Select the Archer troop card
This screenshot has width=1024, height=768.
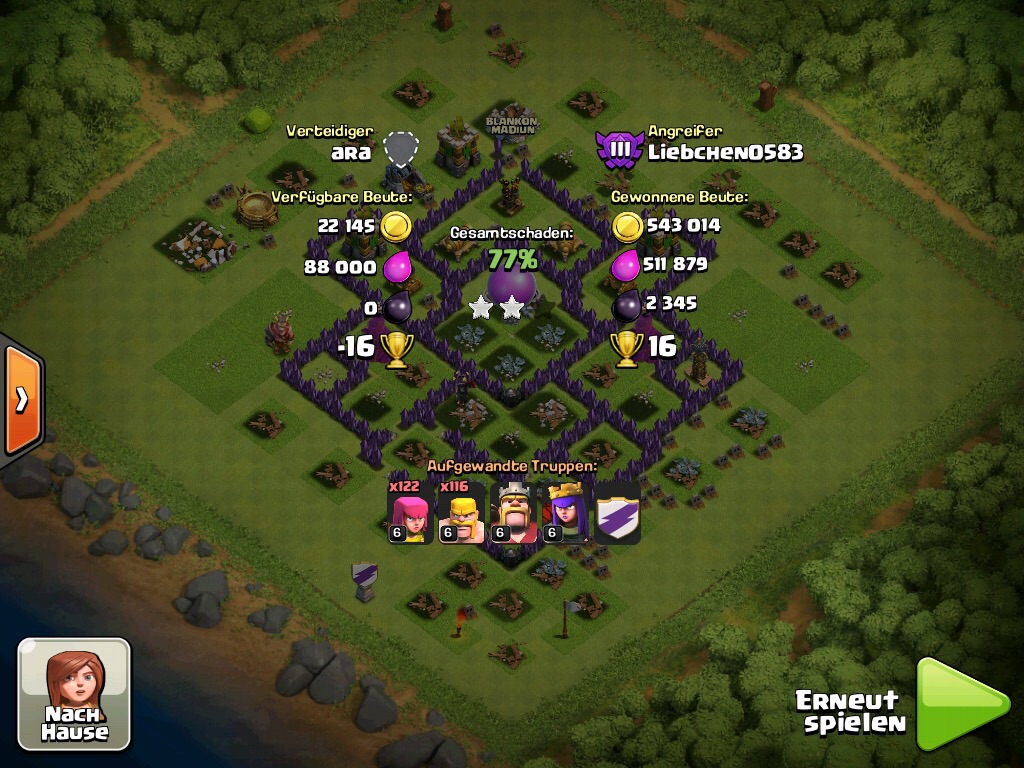coord(410,513)
